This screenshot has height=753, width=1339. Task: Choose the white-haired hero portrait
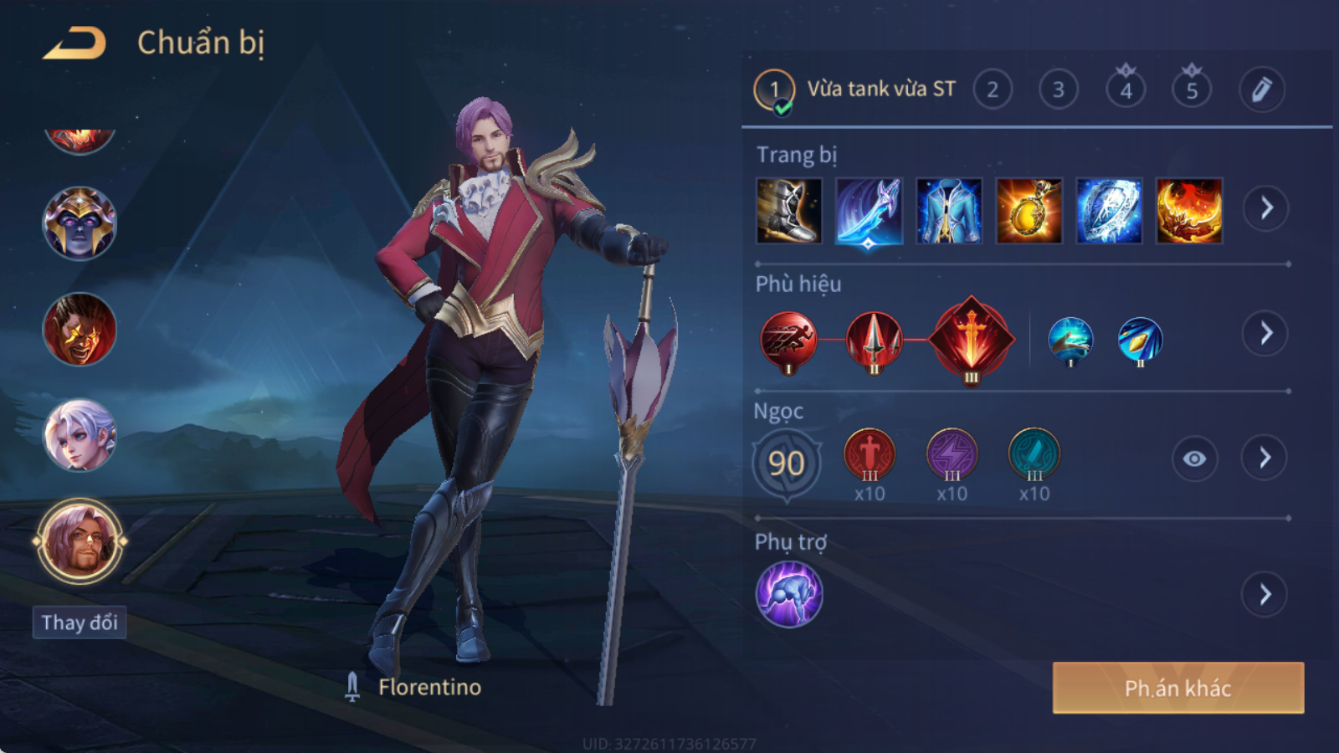79,435
